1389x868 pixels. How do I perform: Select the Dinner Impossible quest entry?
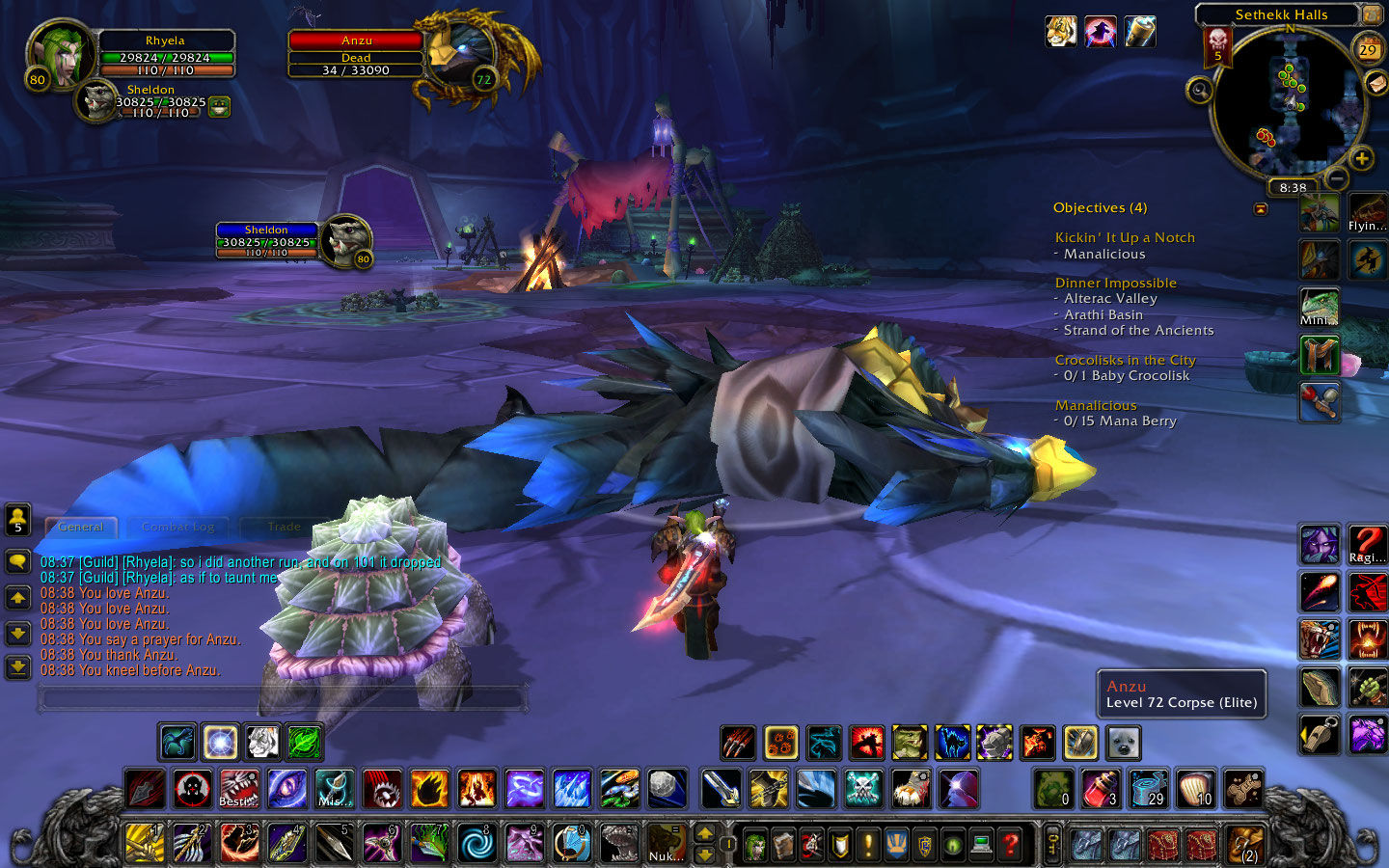tap(1115, 283)
